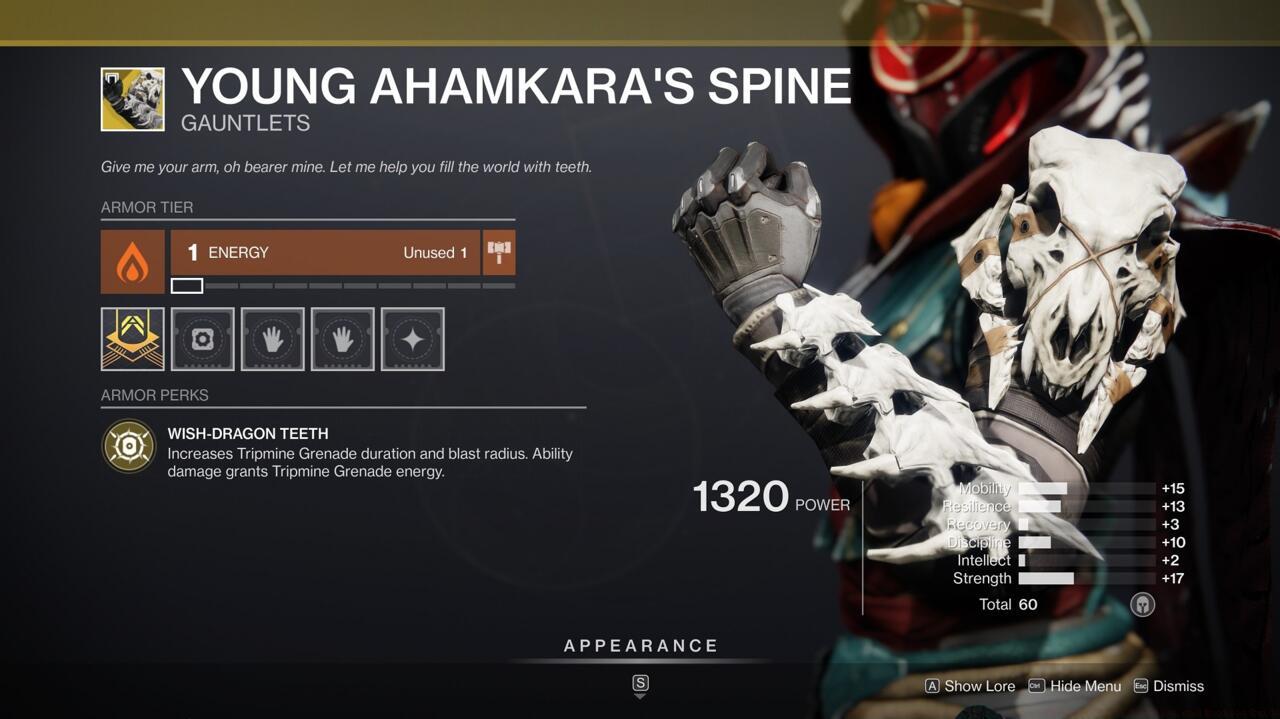Dismiss the item details screen
This screenshot has width=1280, height=719.
pyautogui.click(x=1168, y=686)
